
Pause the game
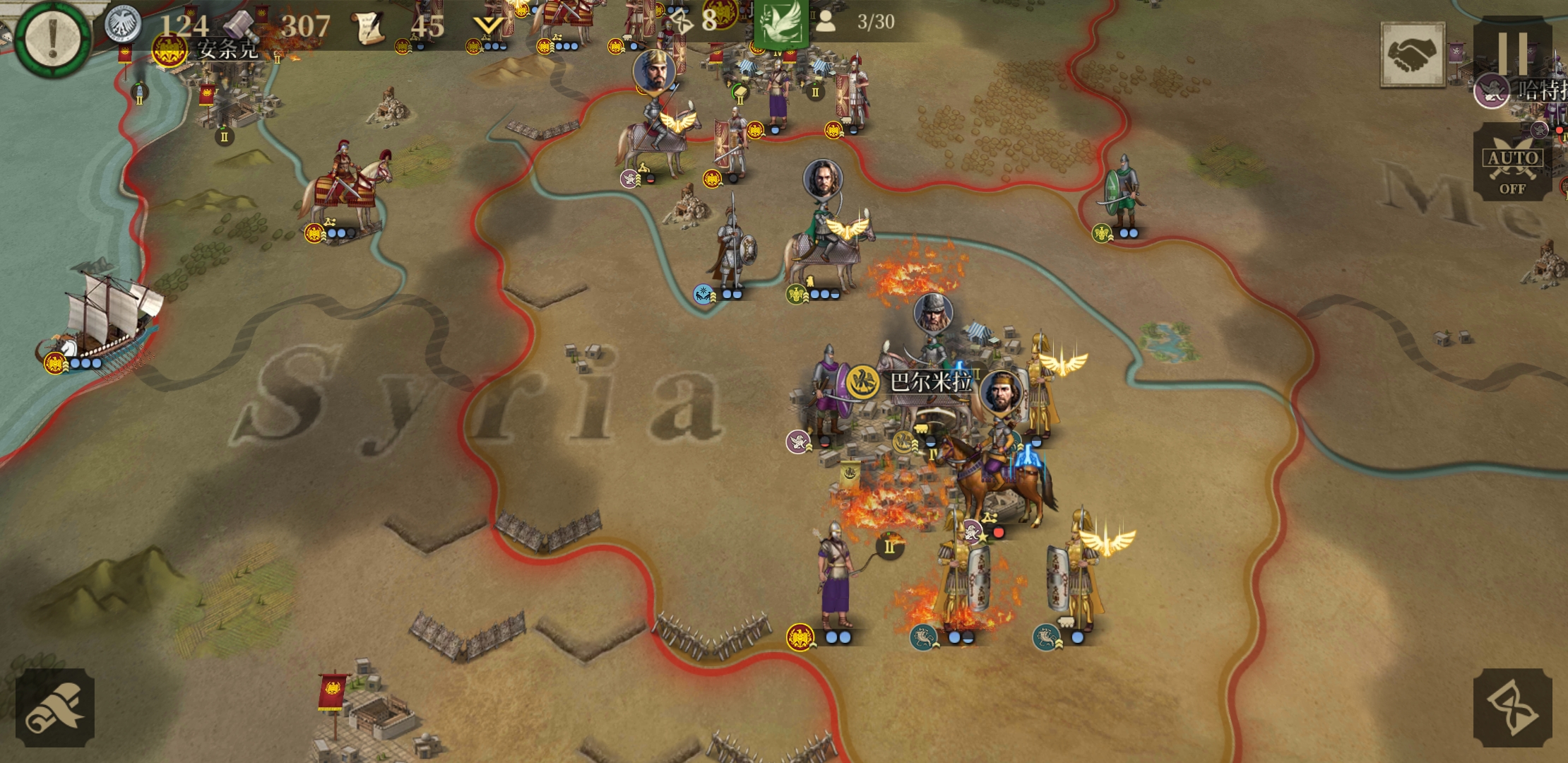point(1512,51)
